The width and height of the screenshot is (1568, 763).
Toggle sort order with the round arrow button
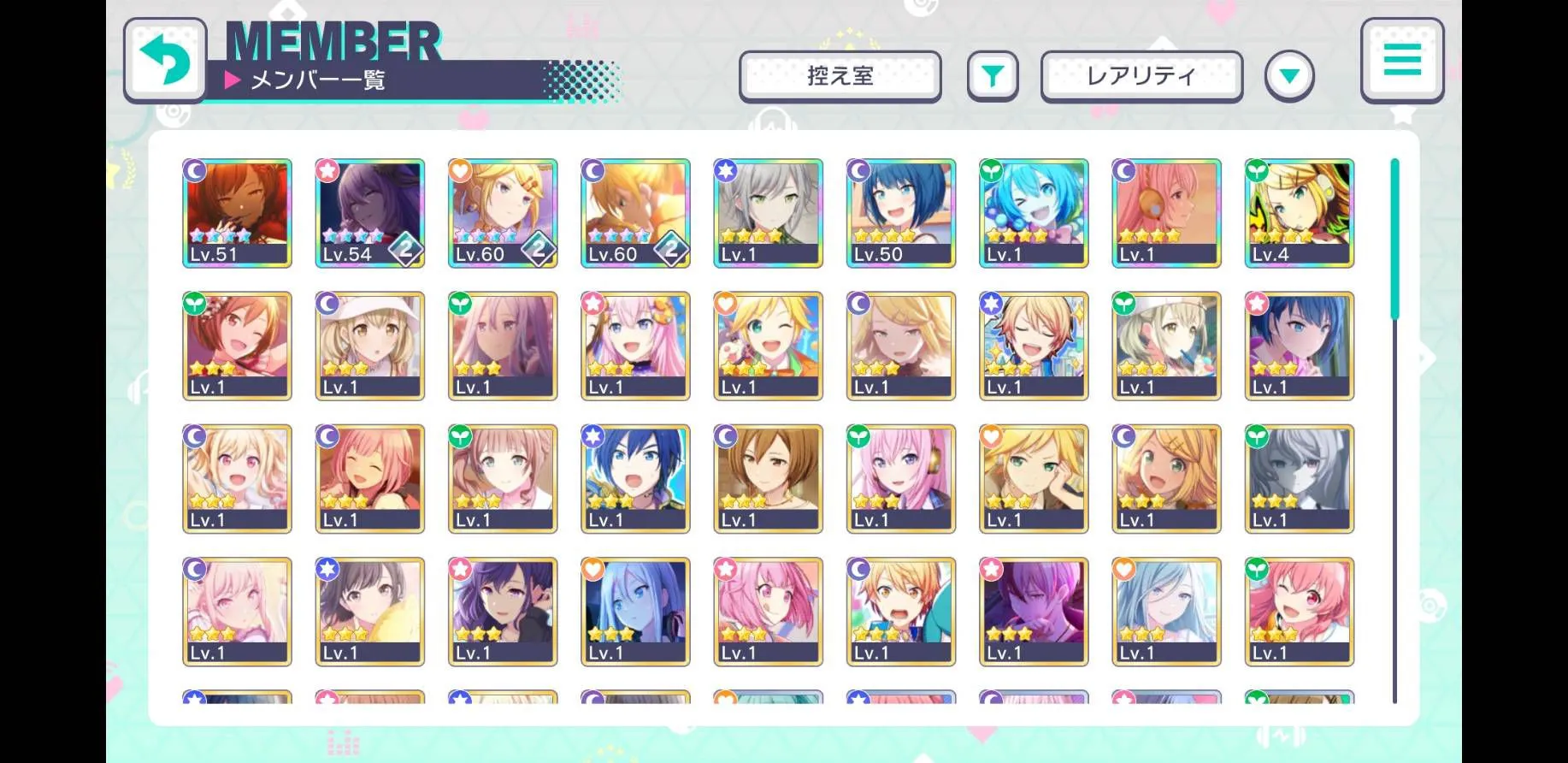(1288, 76)
